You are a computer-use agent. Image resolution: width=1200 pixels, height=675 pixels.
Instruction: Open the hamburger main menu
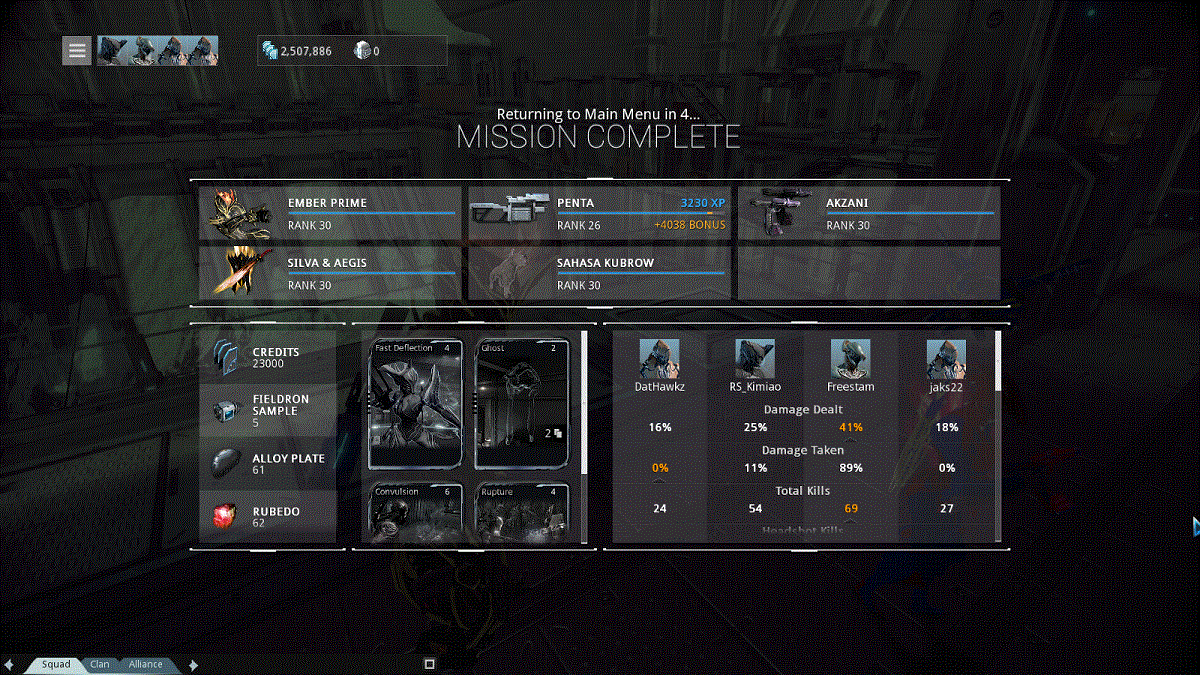77,51
